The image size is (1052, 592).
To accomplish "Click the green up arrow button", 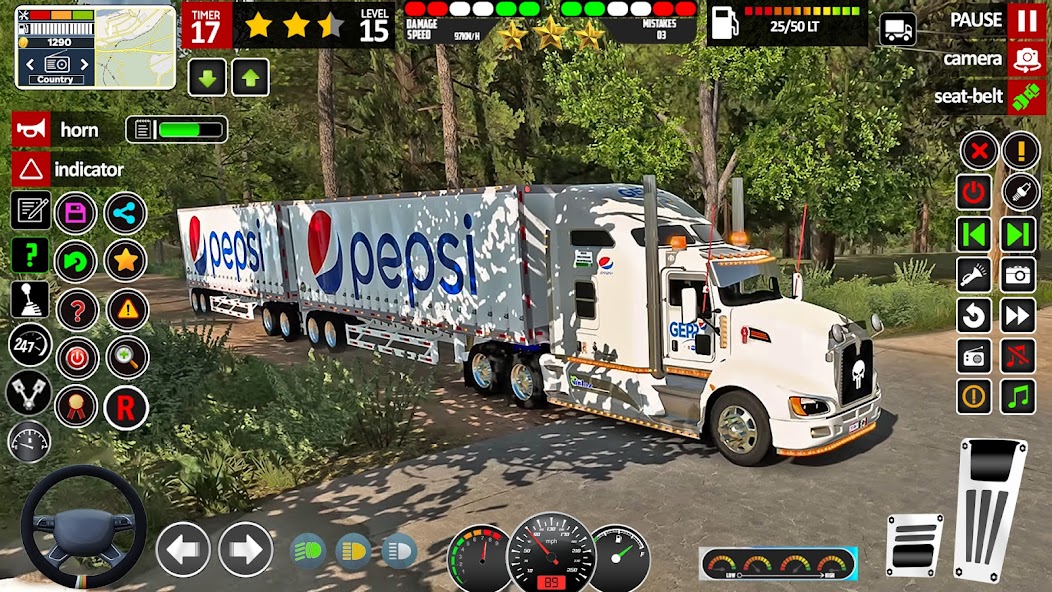I will pyautogui.click(x=250, y=77).
